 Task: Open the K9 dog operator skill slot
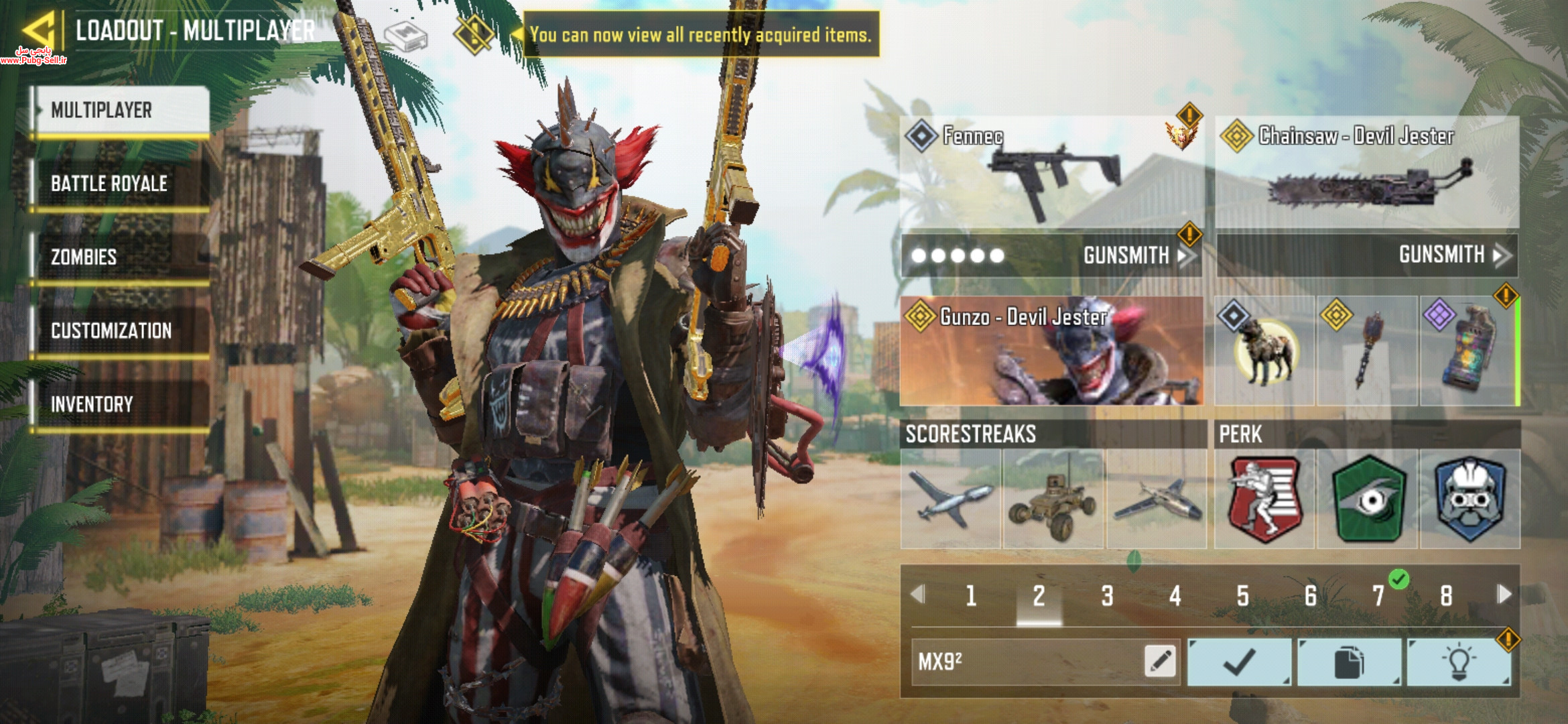tap(1264, 351)
